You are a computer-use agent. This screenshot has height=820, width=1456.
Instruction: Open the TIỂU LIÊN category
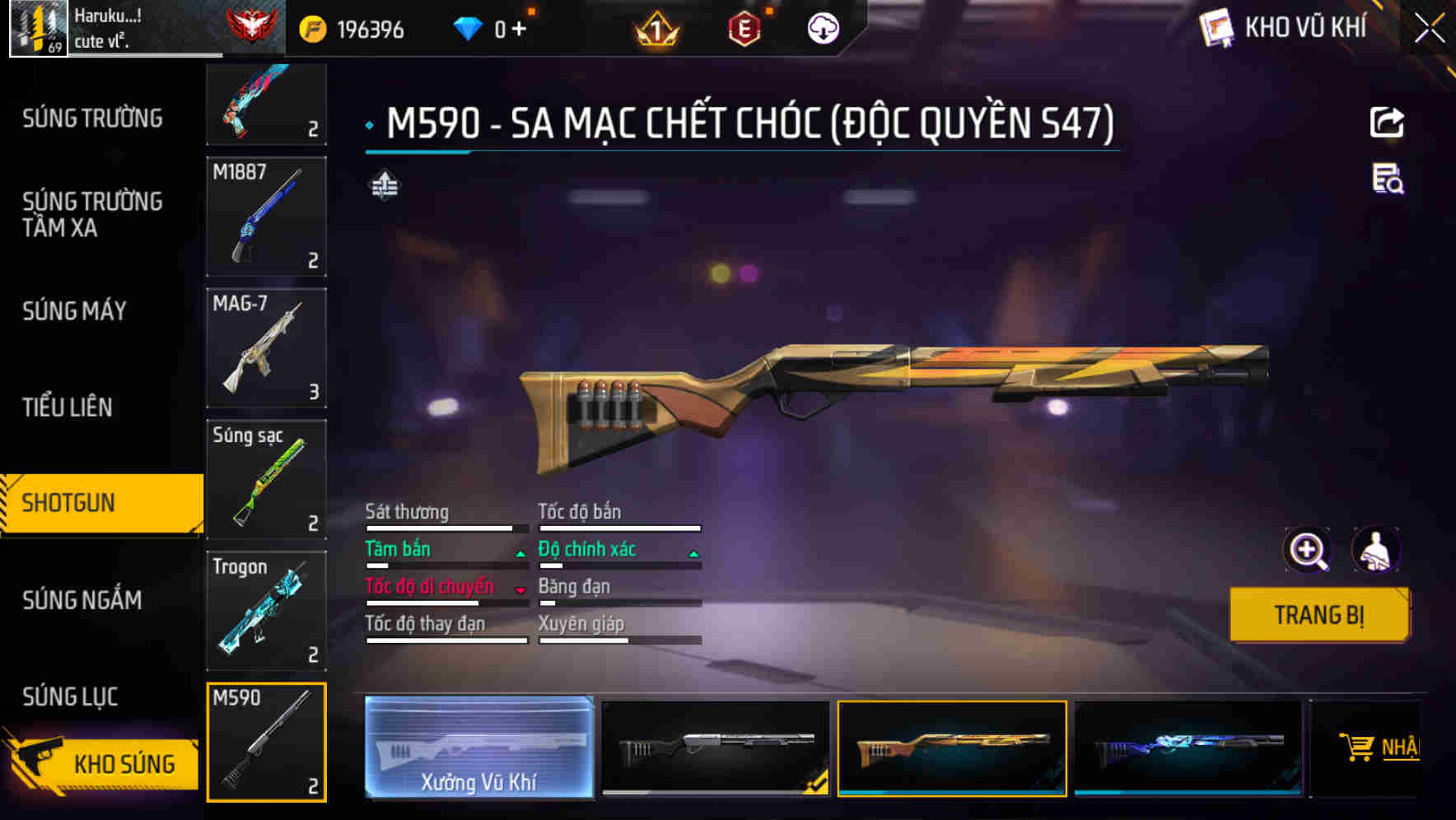click(70, 407)
